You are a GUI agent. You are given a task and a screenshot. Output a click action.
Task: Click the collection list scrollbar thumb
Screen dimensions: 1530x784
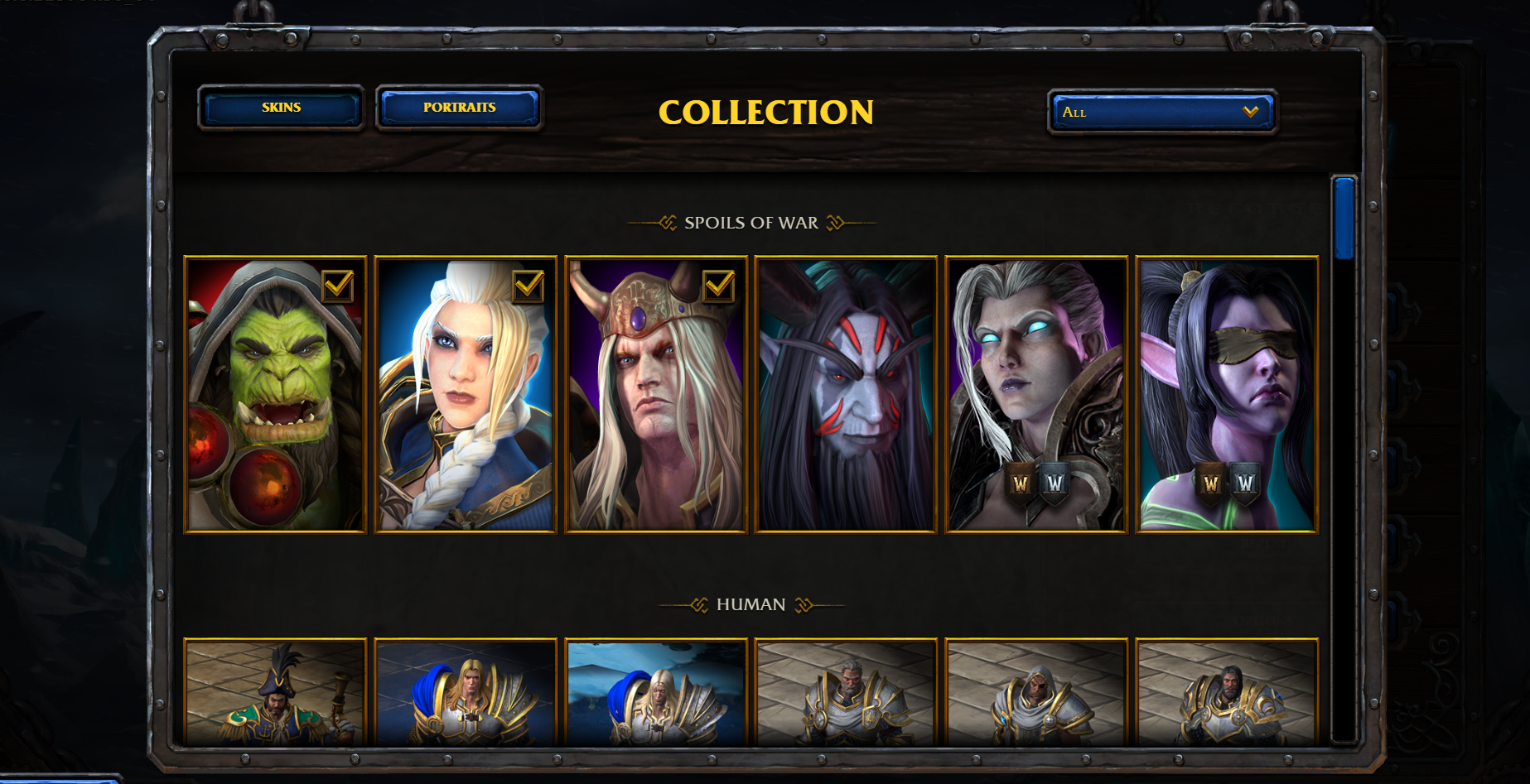(1344, 218)
